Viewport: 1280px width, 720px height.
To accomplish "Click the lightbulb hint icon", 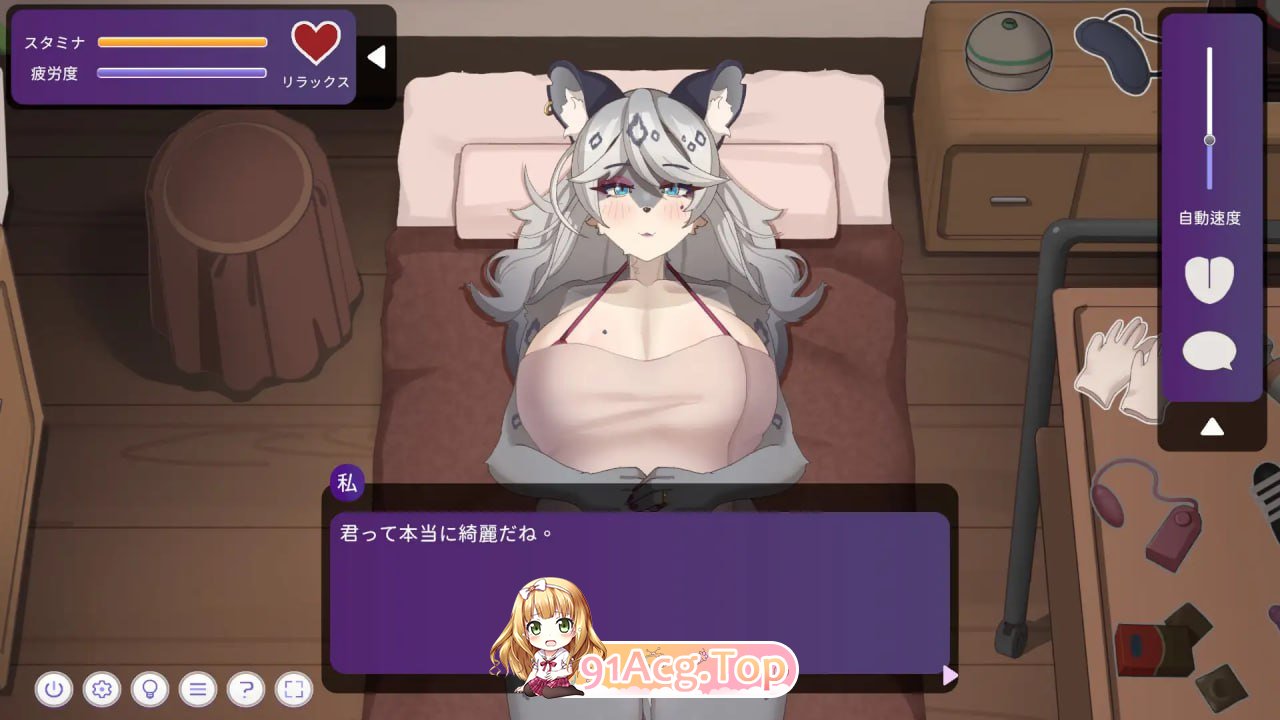I will tap(150, 690).
